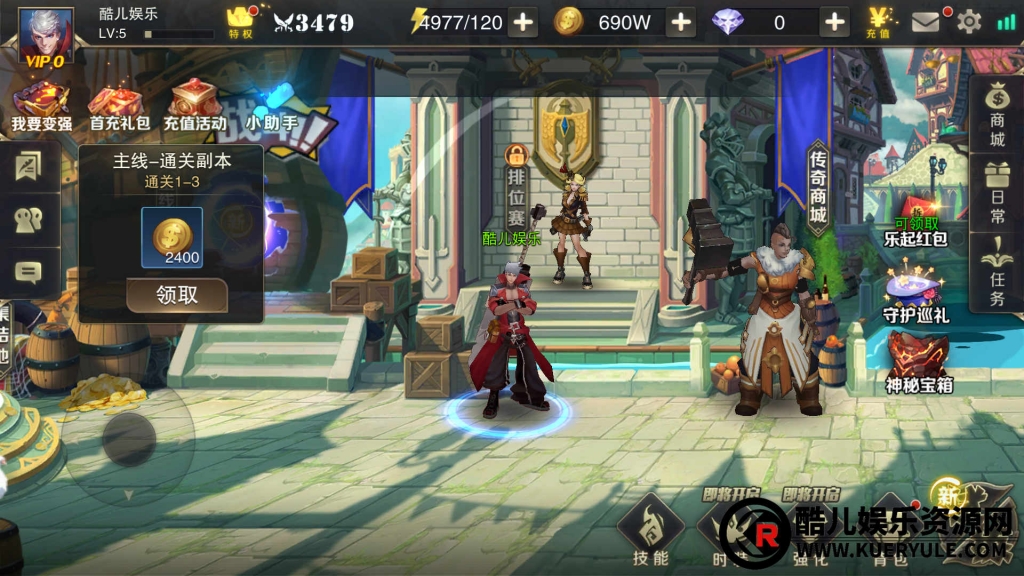Open the 技能 skills menu

point(650,532)
